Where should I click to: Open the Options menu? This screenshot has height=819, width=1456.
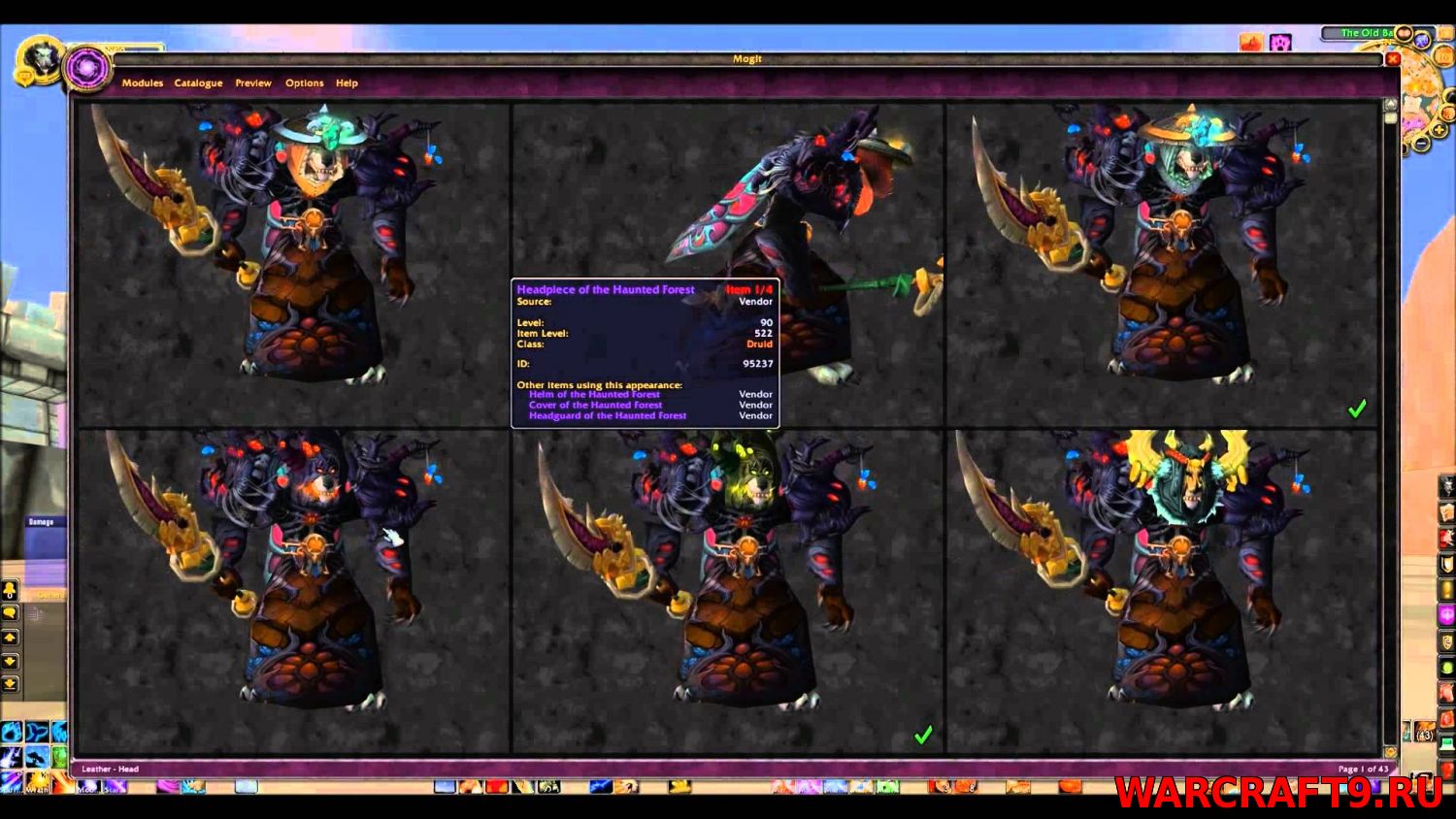pos(304,82)
